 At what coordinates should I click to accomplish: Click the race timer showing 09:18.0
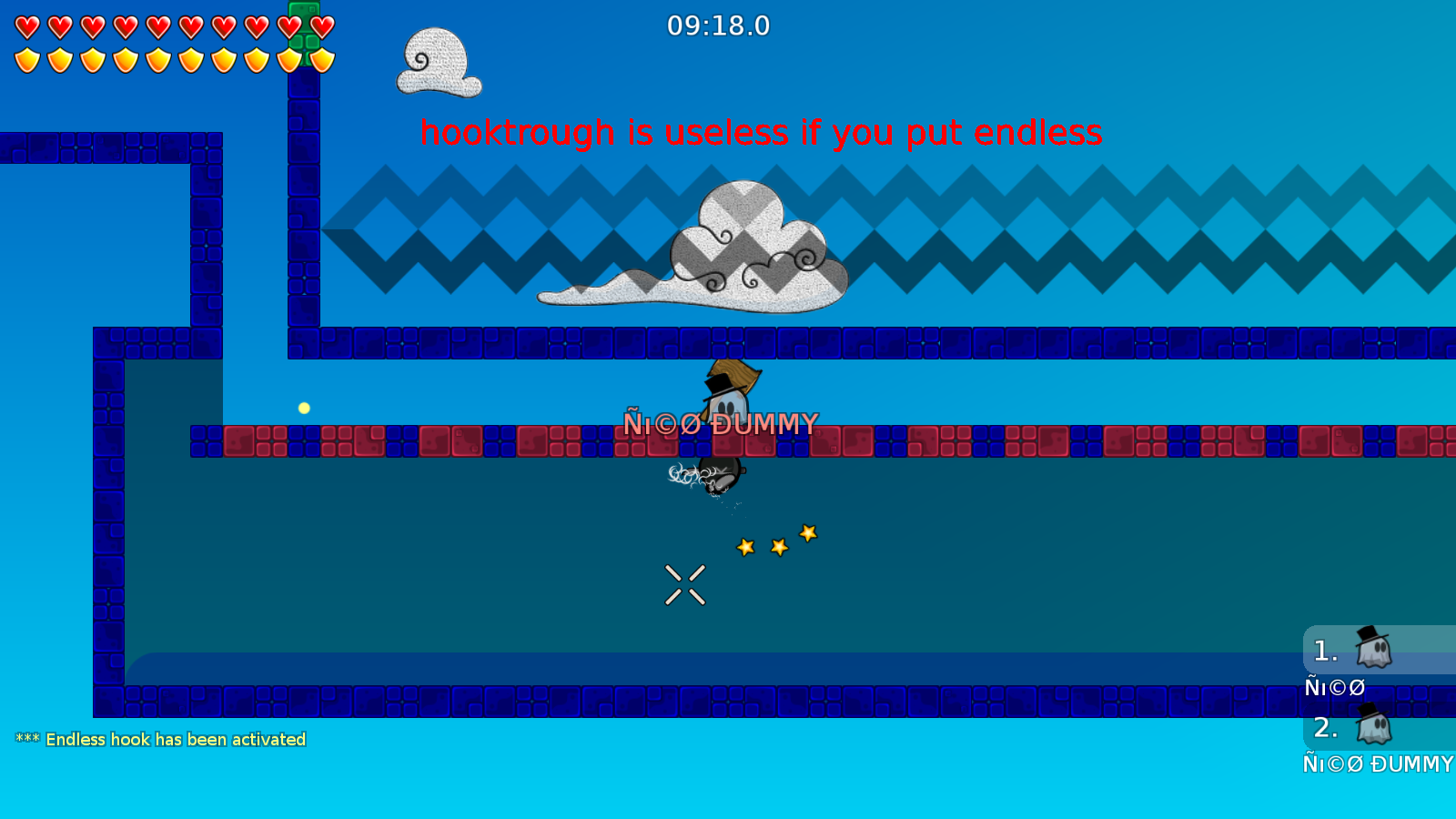pos(718,26)
